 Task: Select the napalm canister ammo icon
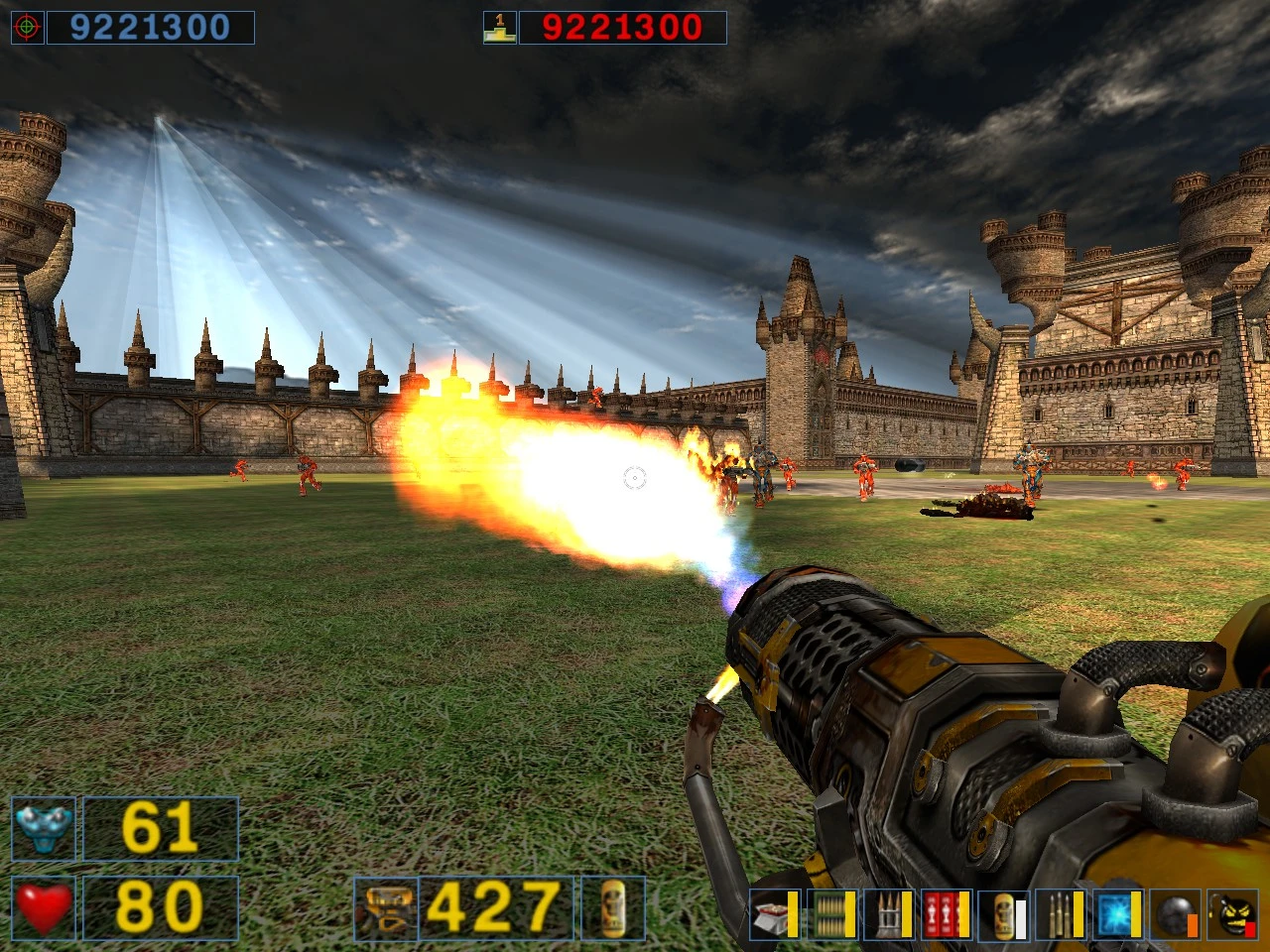1002,917
